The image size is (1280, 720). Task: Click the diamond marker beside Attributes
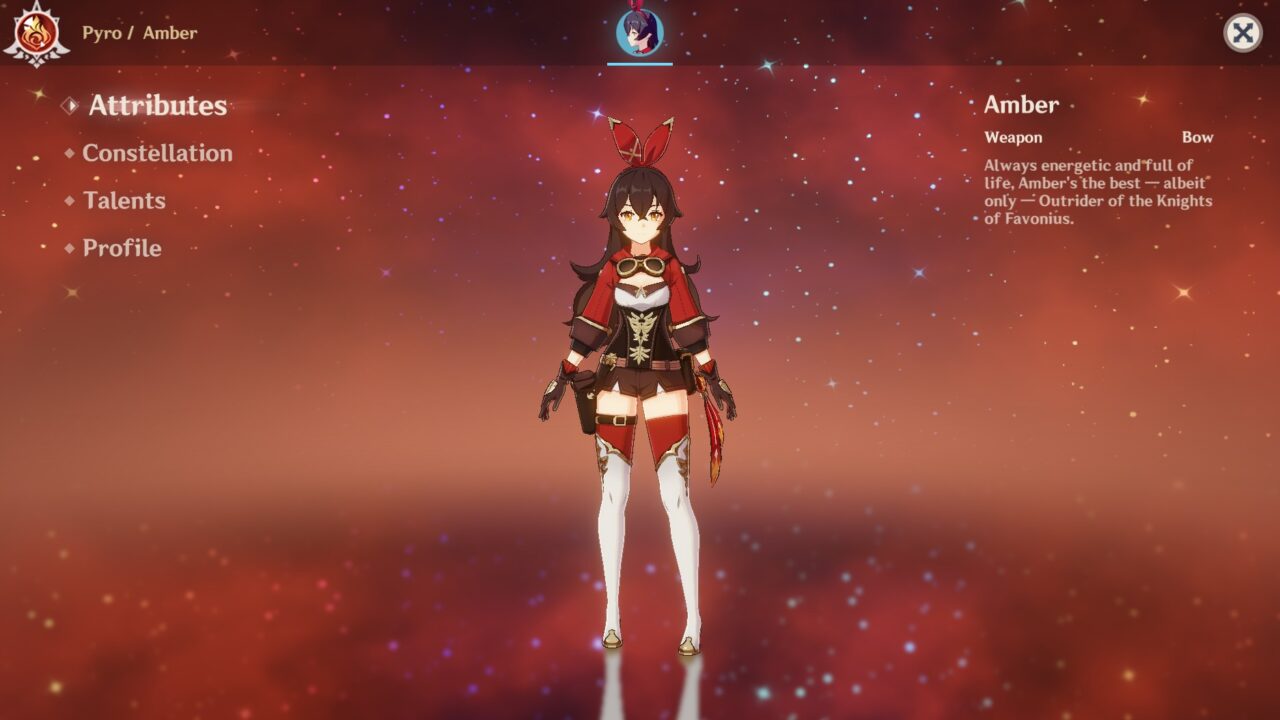tap(70, 104)
